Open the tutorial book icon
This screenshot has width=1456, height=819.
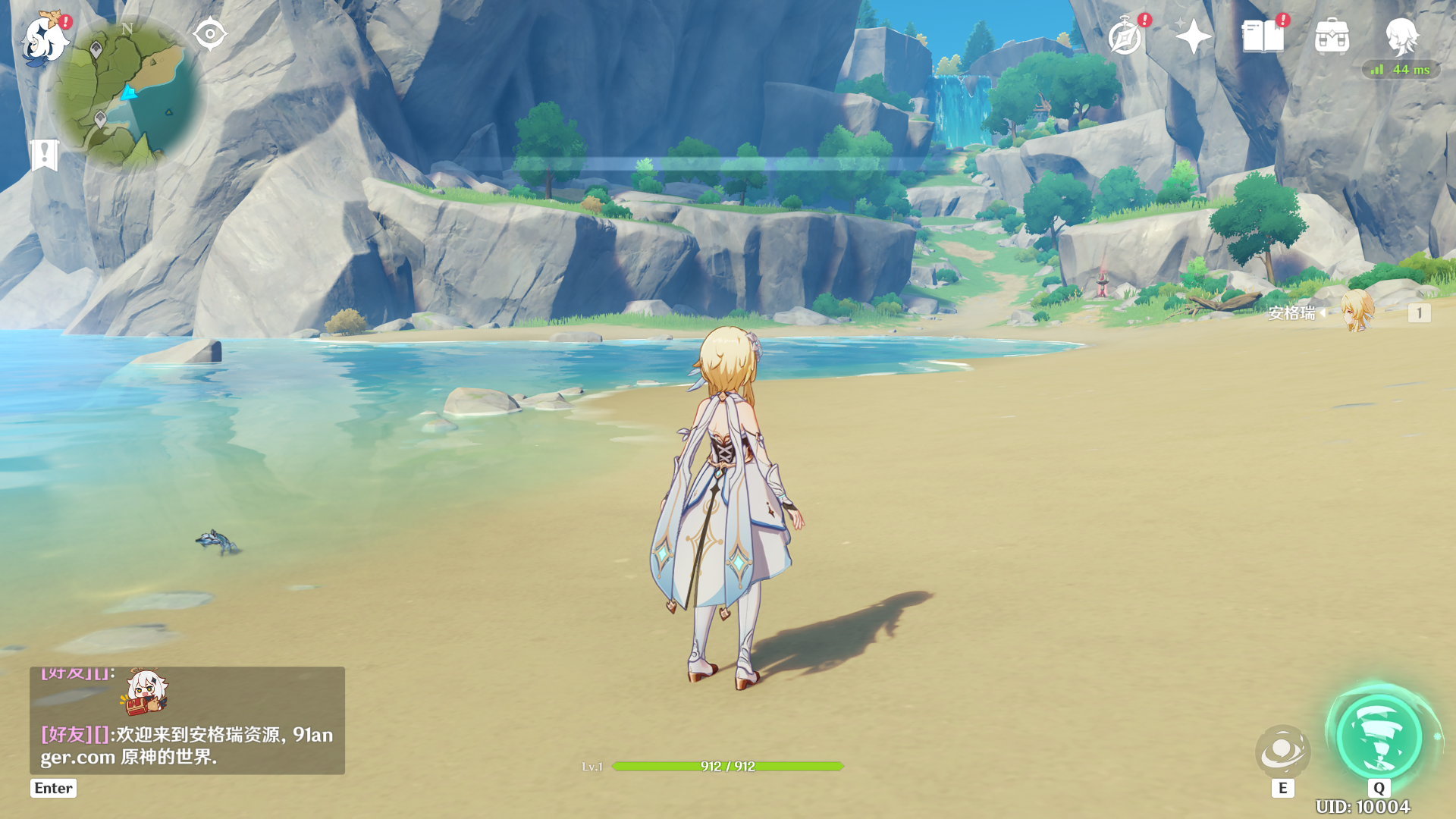(1263, 36)
